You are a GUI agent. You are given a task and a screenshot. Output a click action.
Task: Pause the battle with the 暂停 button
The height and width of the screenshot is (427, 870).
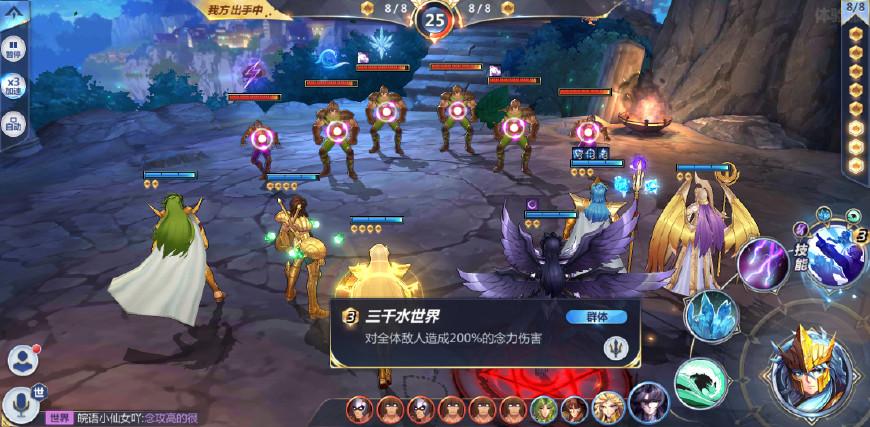click(14, 48)
